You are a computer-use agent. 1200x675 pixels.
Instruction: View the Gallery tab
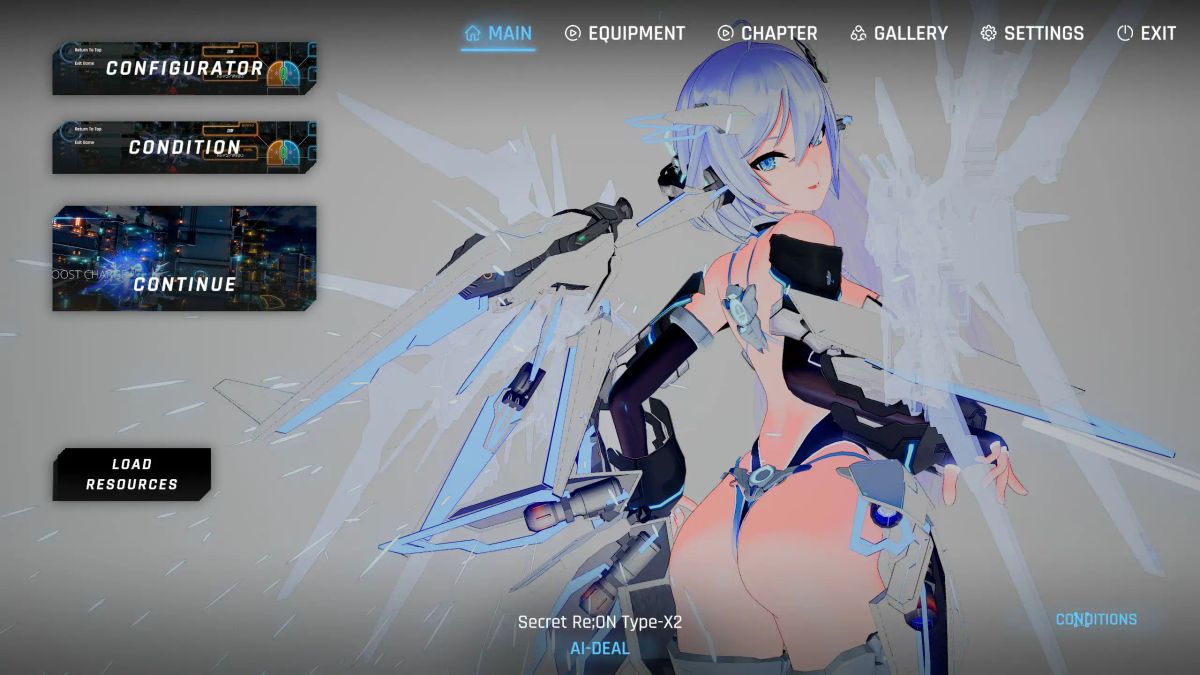click(898, 34)
